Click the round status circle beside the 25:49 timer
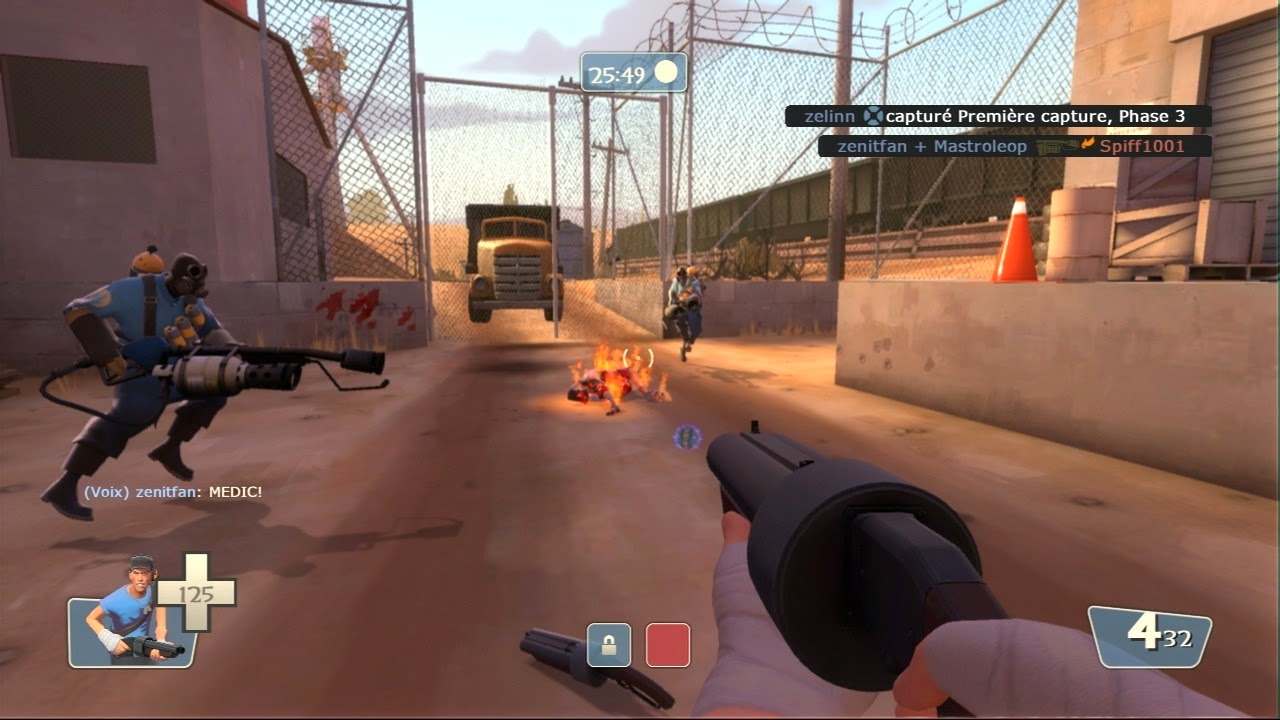The image size is (1280, 720). point(667,70)
